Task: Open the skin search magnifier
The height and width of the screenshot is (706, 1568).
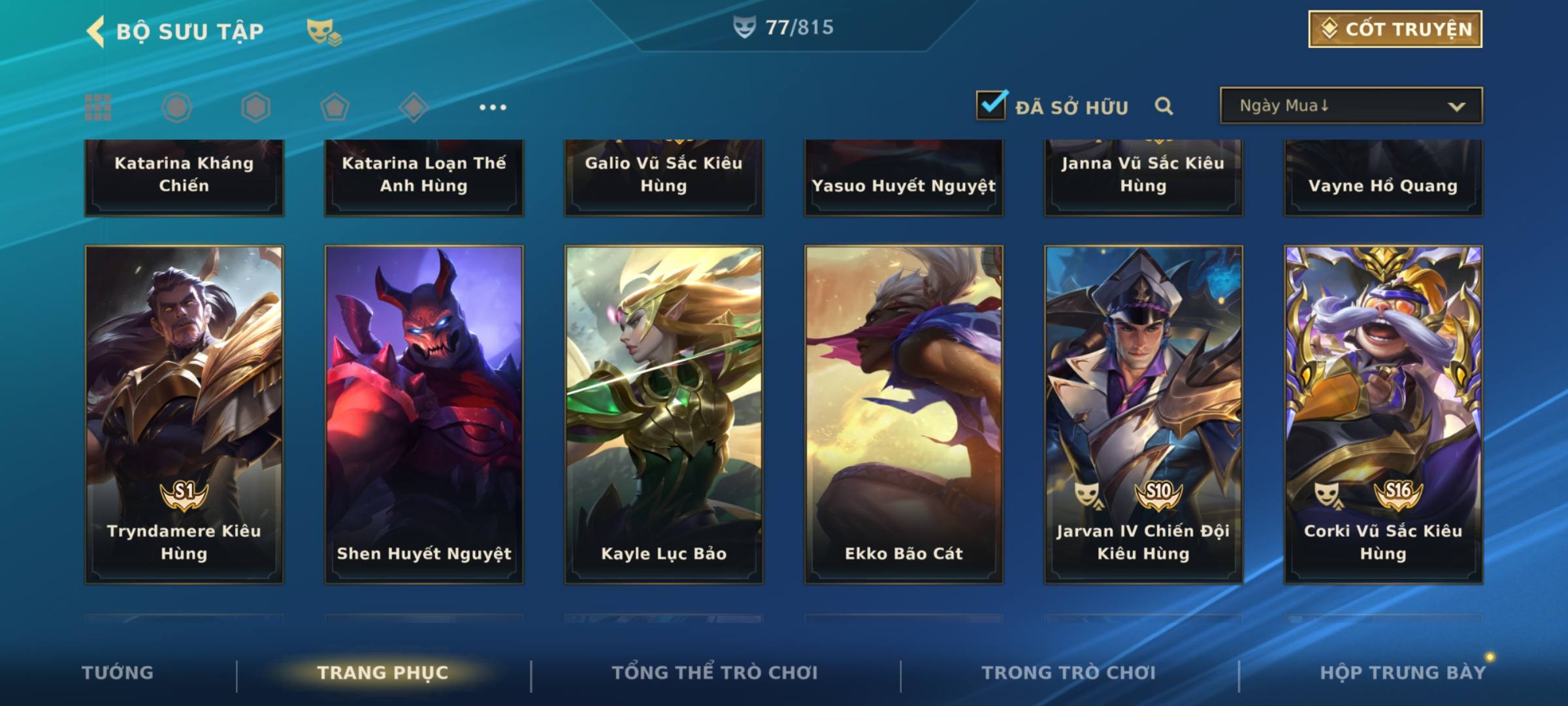Action: tap(1164, 106)
